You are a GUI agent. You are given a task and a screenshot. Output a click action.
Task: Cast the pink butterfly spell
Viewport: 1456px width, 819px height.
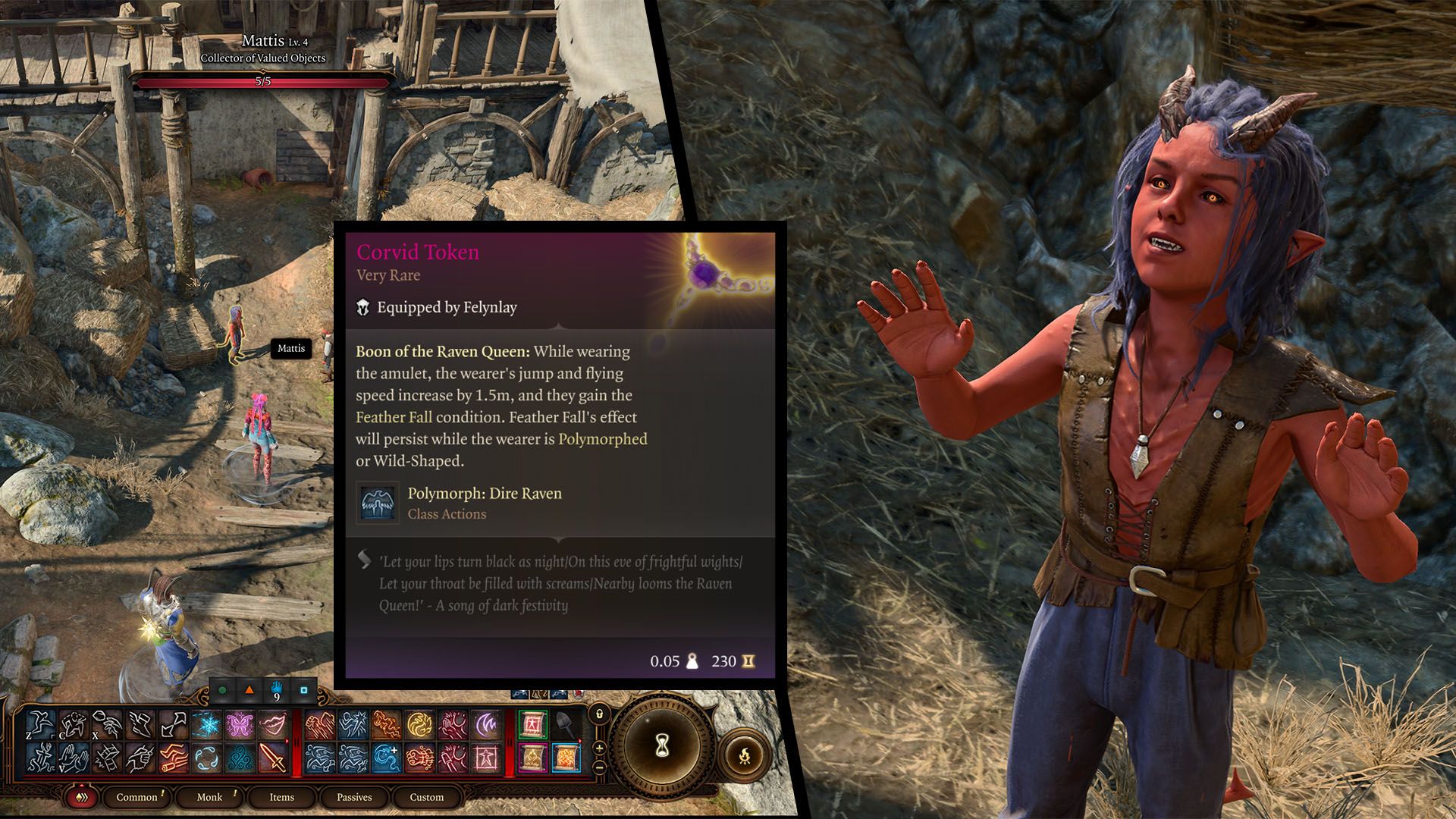[240, 725]
